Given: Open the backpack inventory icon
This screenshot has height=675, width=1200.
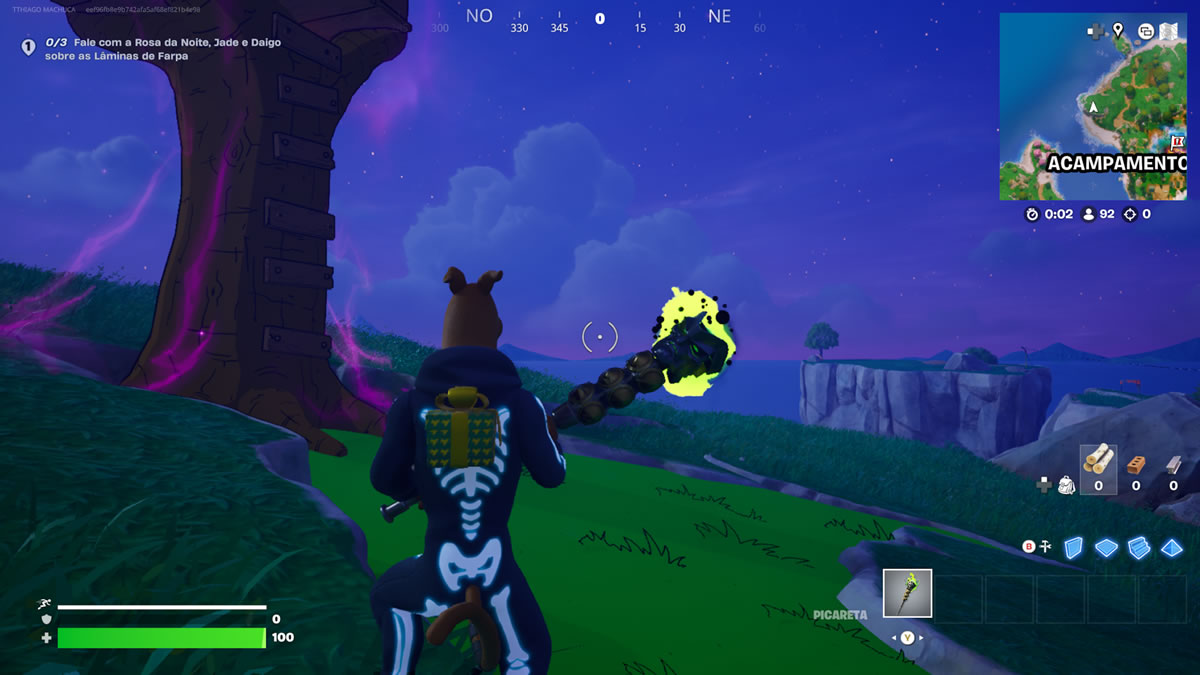Looking at the screenshot, I should 1067,485.
